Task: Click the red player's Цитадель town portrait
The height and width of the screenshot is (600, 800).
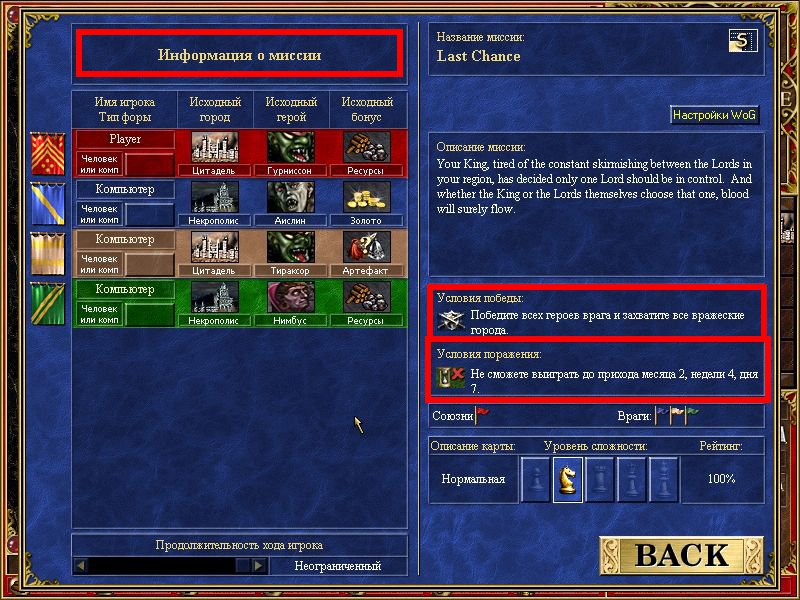Action: 214,148
